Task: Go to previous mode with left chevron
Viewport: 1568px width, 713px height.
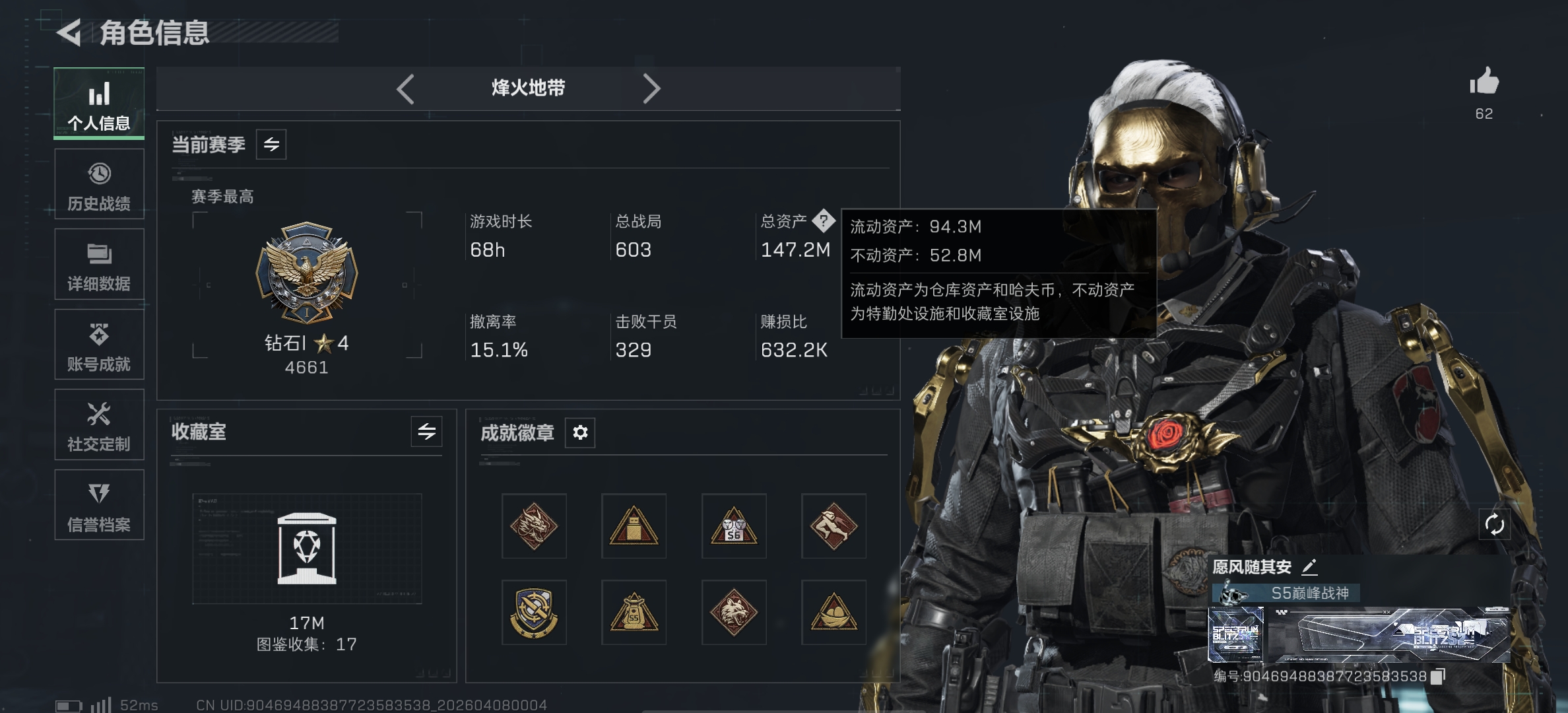Action: (x=407, y=88)
